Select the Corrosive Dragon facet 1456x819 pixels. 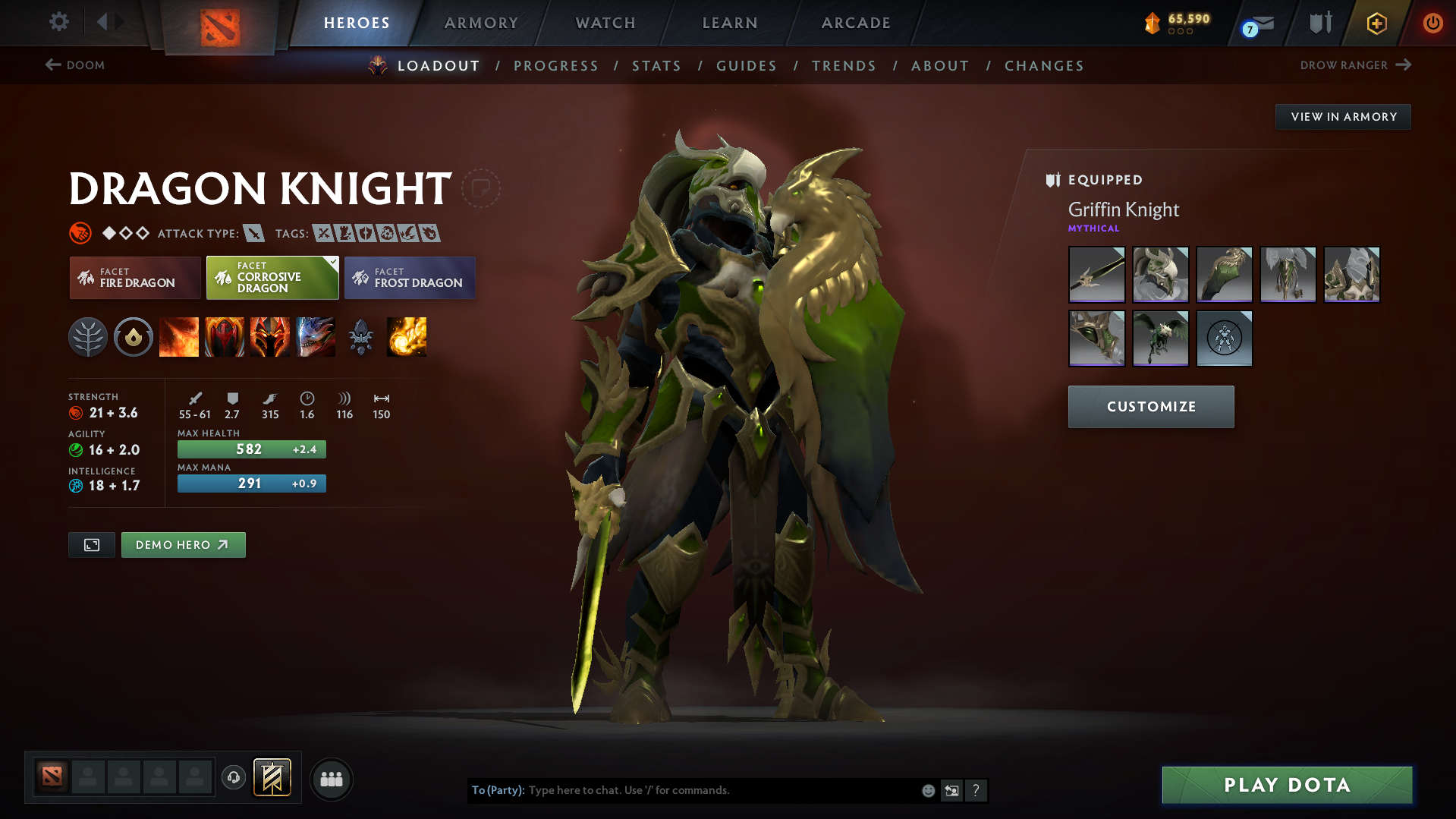[x=272, y=278]
